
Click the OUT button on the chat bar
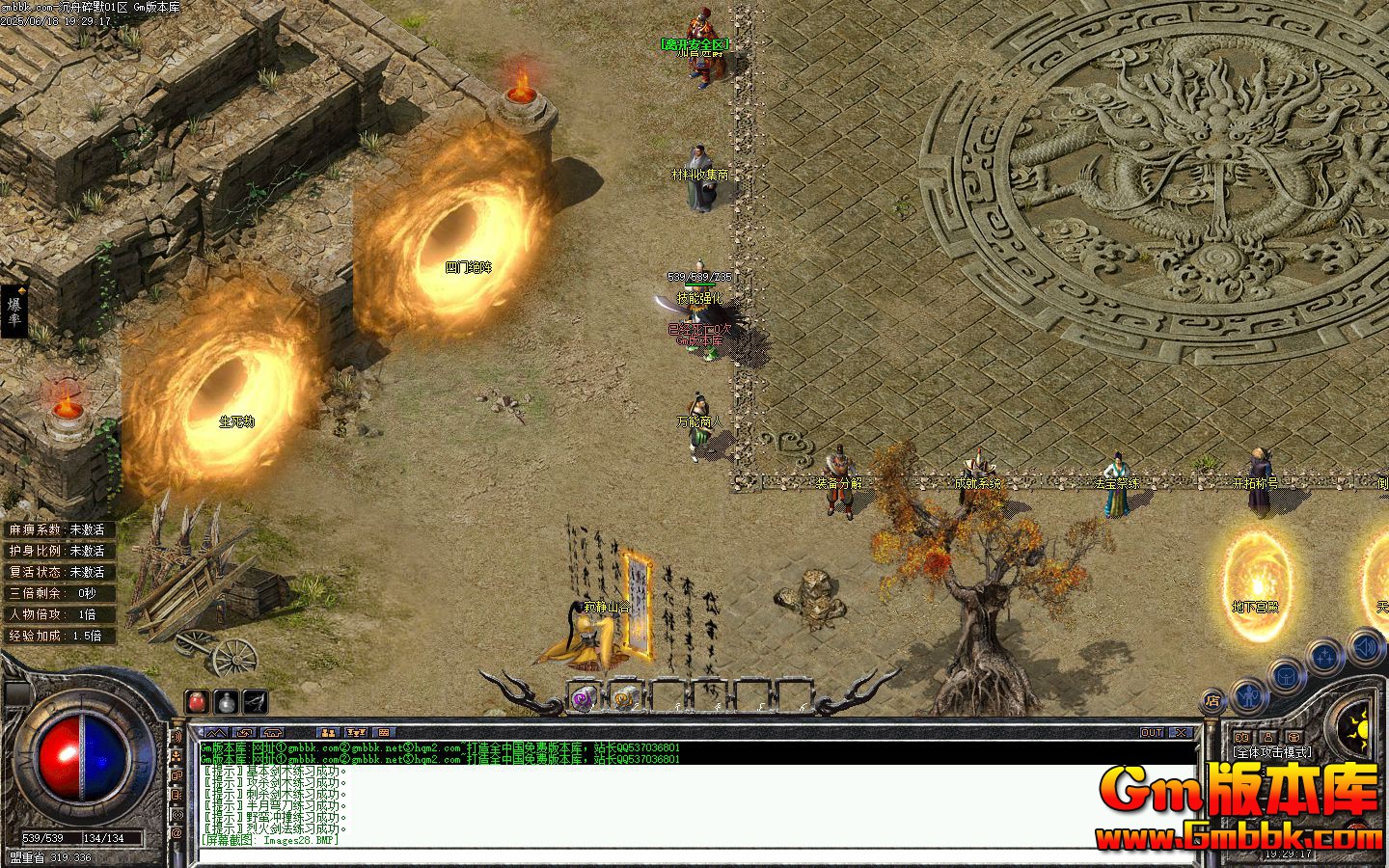(x=1151, y=733)
